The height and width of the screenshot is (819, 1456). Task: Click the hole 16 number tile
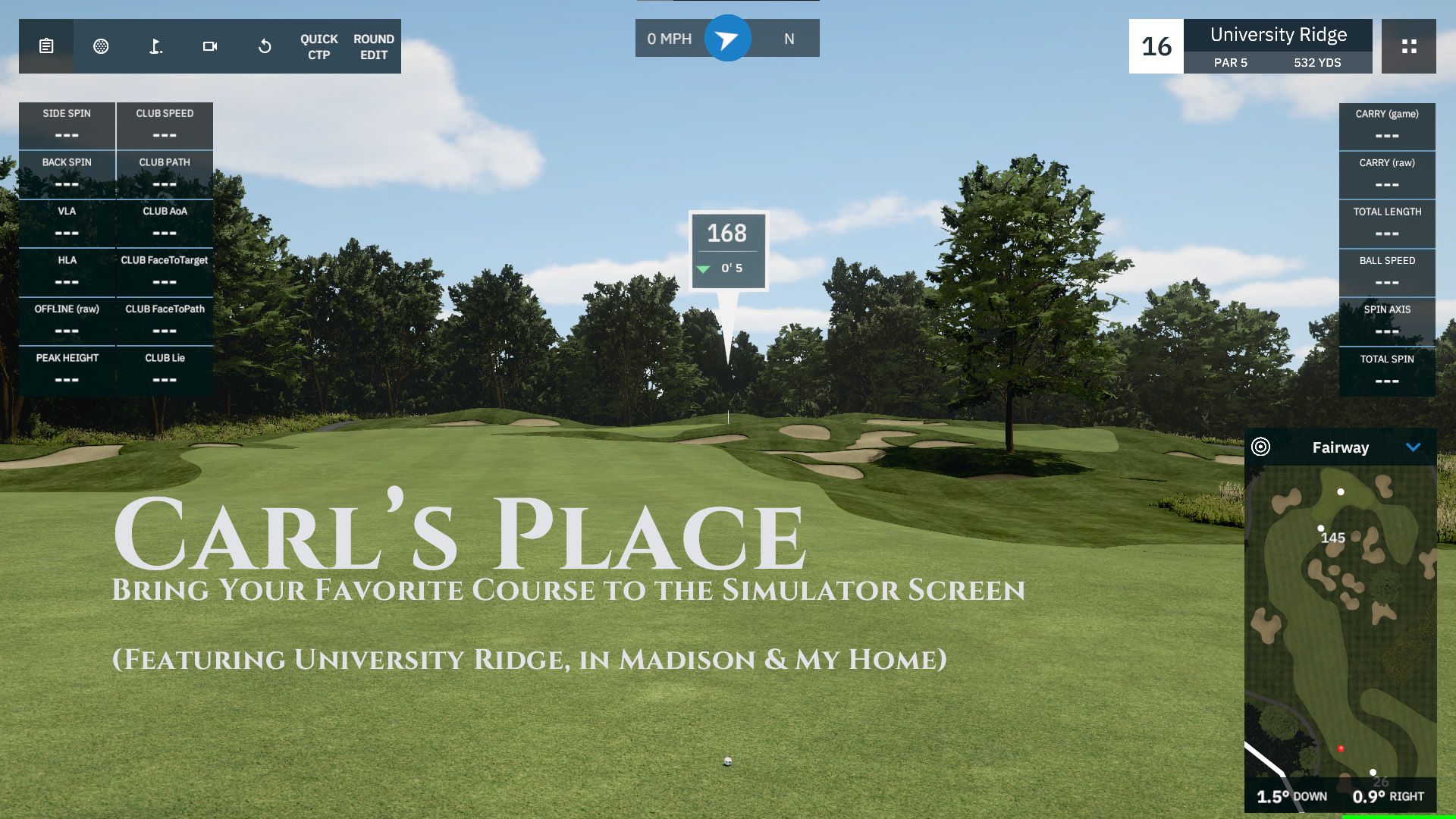(1156, 46)
